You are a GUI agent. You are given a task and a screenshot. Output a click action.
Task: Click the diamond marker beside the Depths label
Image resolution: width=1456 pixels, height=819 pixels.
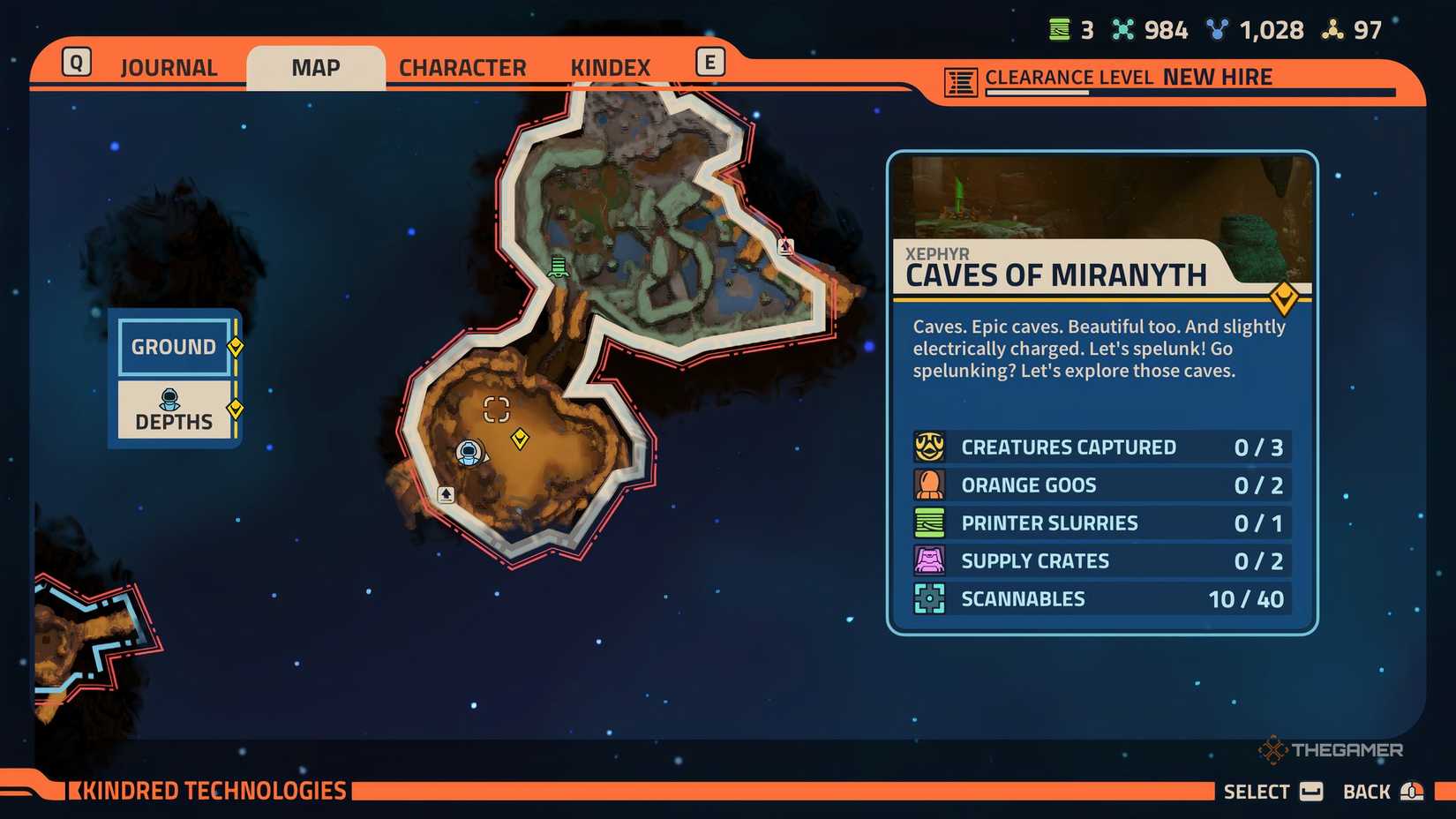[235, 408]
